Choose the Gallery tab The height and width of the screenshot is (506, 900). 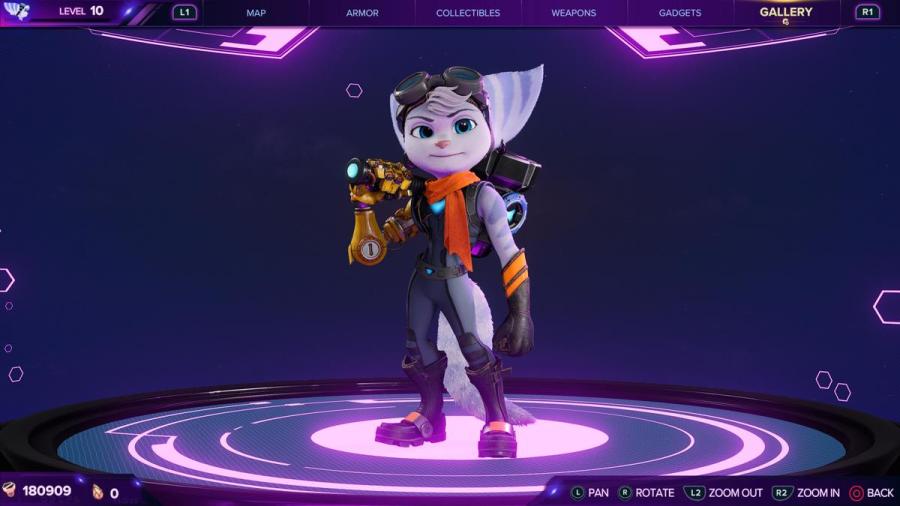786,13
